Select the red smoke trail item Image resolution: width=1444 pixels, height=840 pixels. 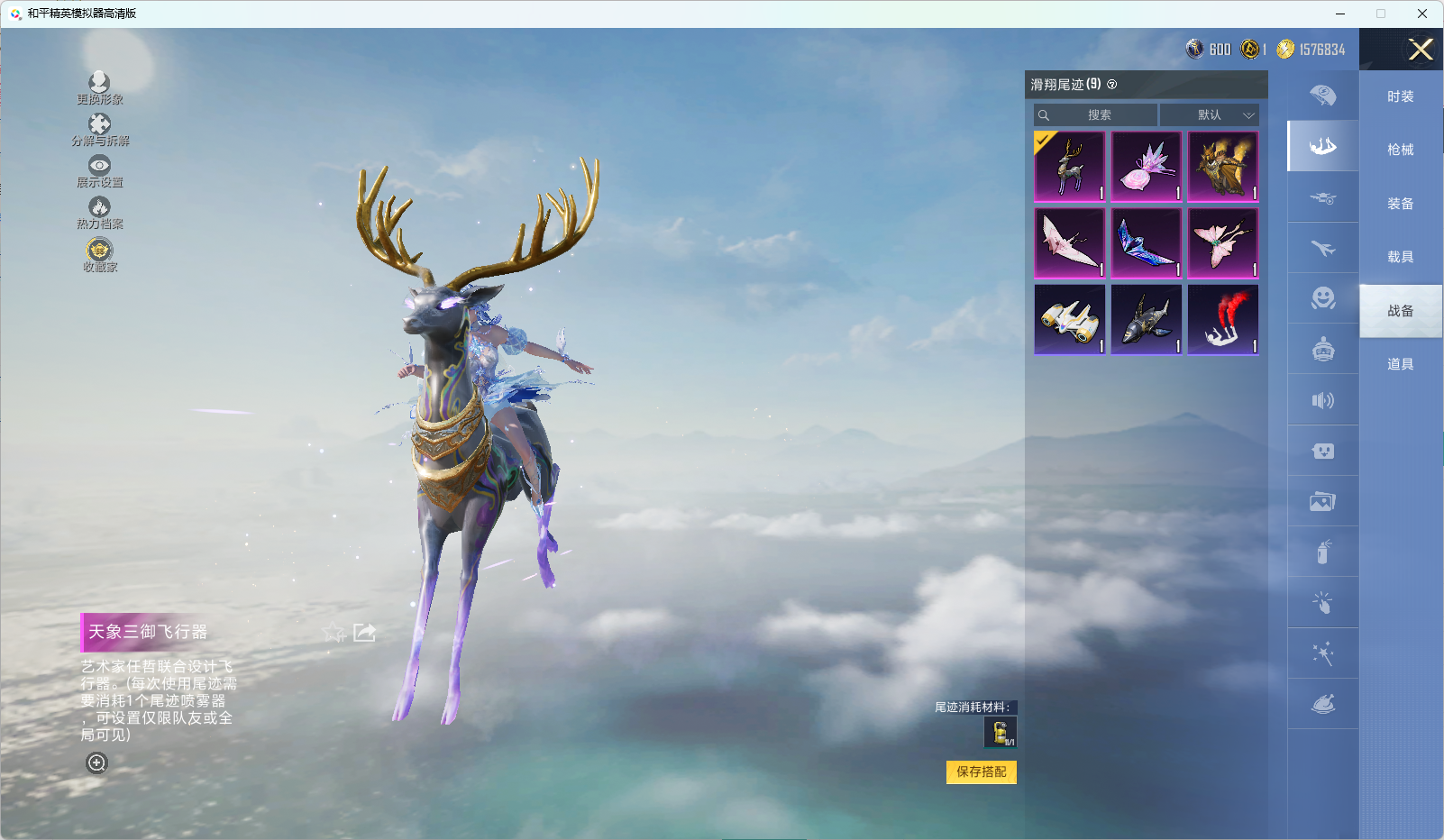tap(1223, 320)
